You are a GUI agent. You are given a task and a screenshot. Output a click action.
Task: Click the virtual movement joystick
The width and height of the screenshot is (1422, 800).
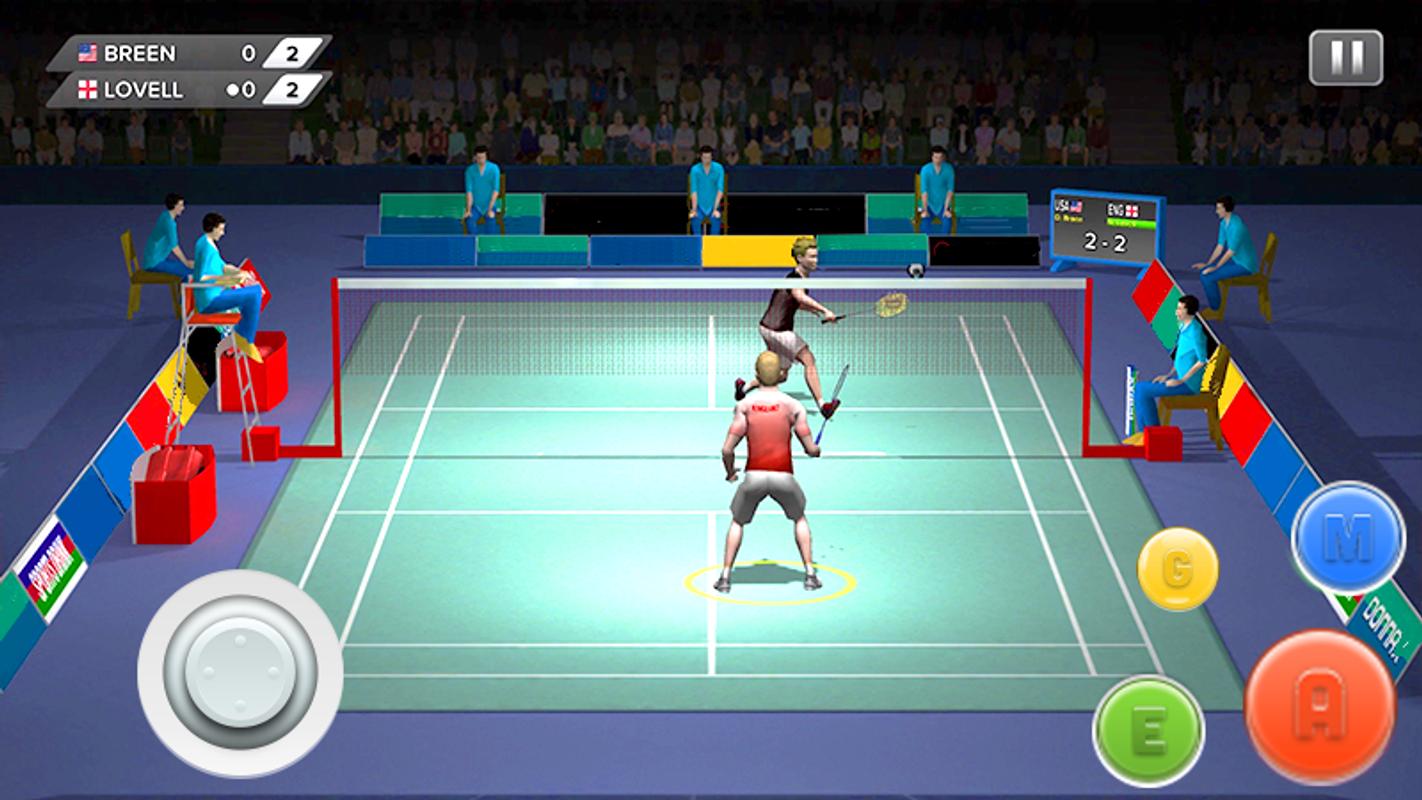(240, 673)
